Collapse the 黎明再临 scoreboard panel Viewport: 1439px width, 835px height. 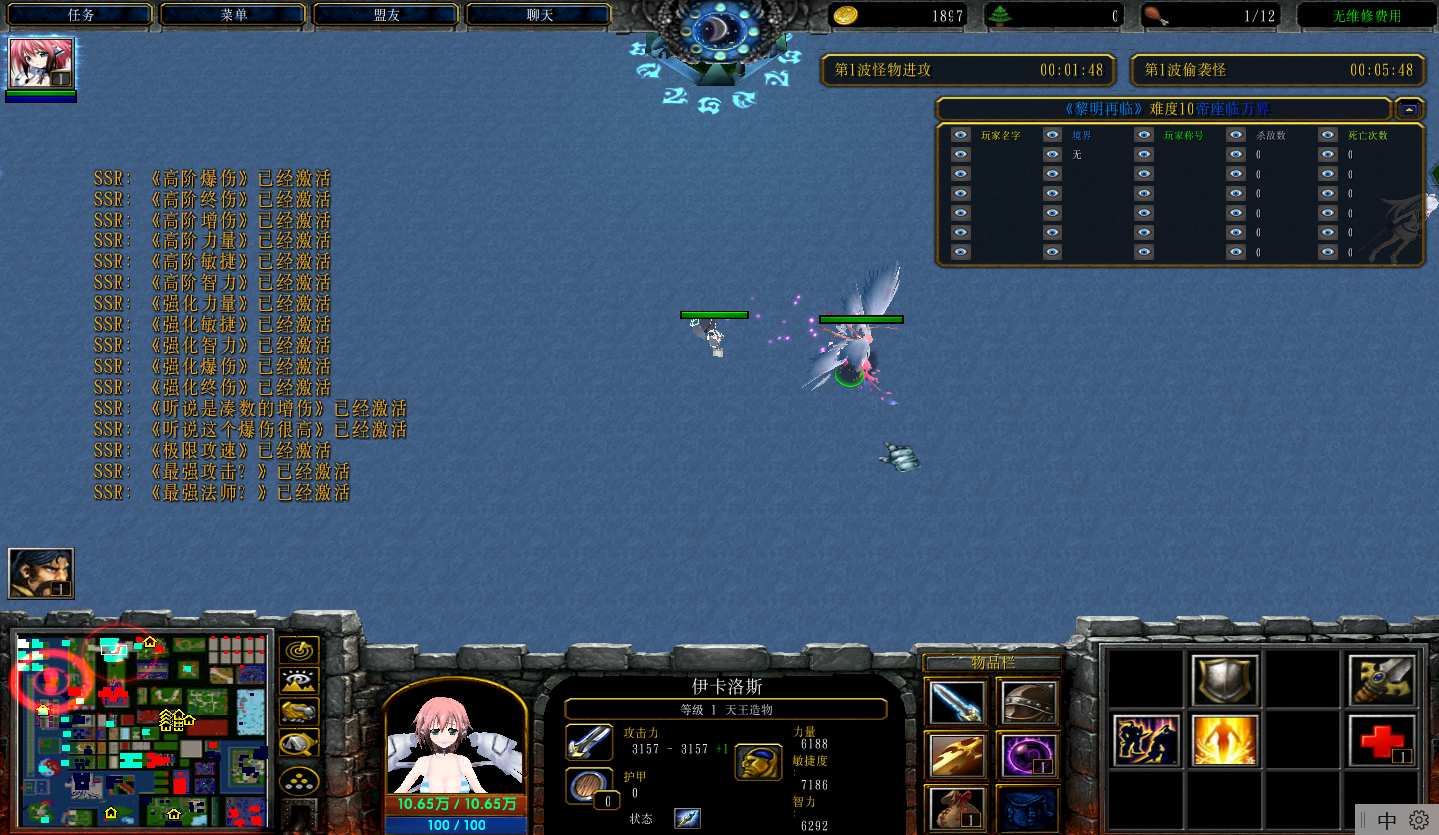click(x=1409, y=109)
